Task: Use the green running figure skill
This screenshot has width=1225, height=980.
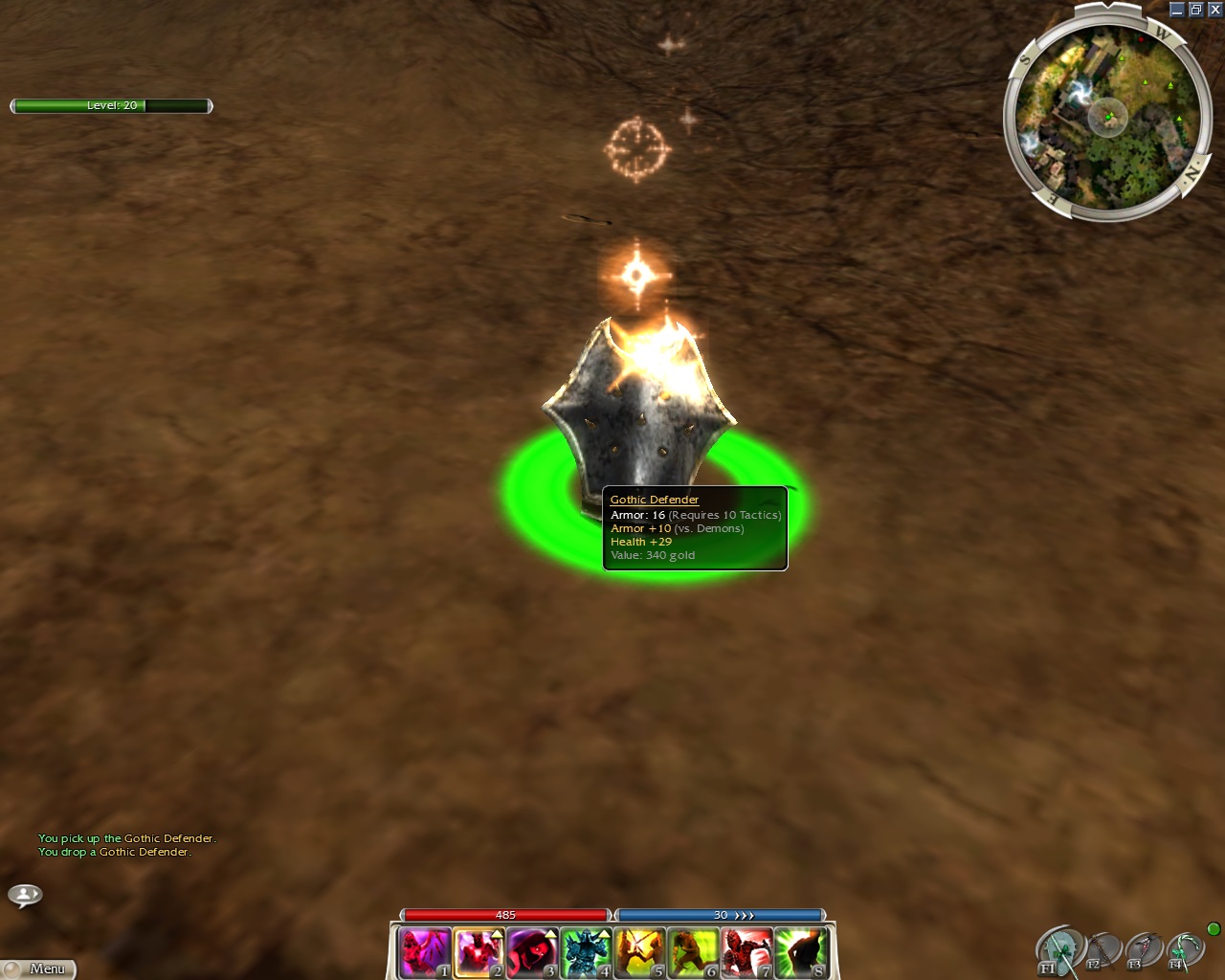Action: pyautogui.click(x=692, y=953)
